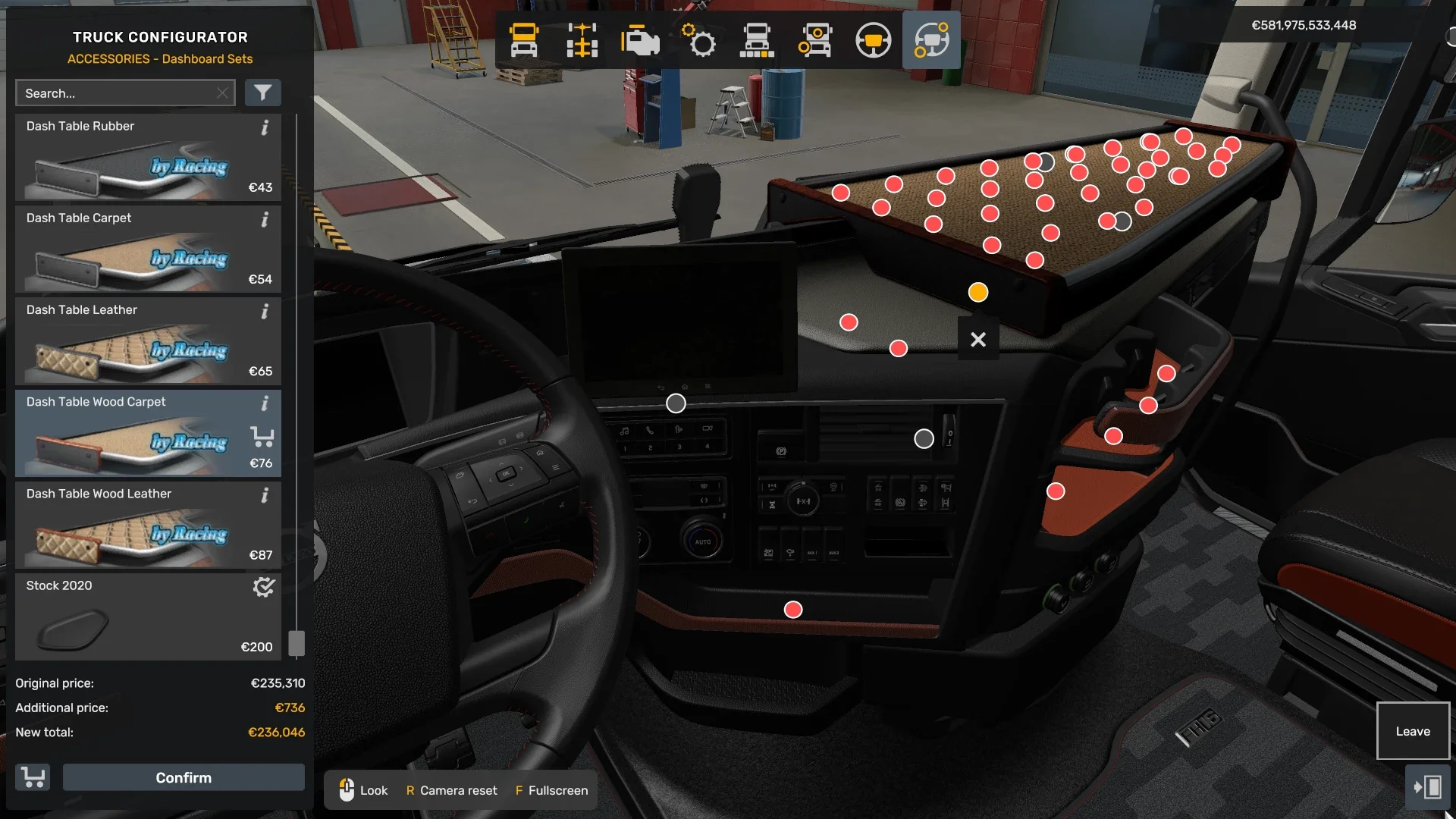This screenshot has height=819, width=1456.
Task: Select the Tuning gears icon
Action: 700,40
